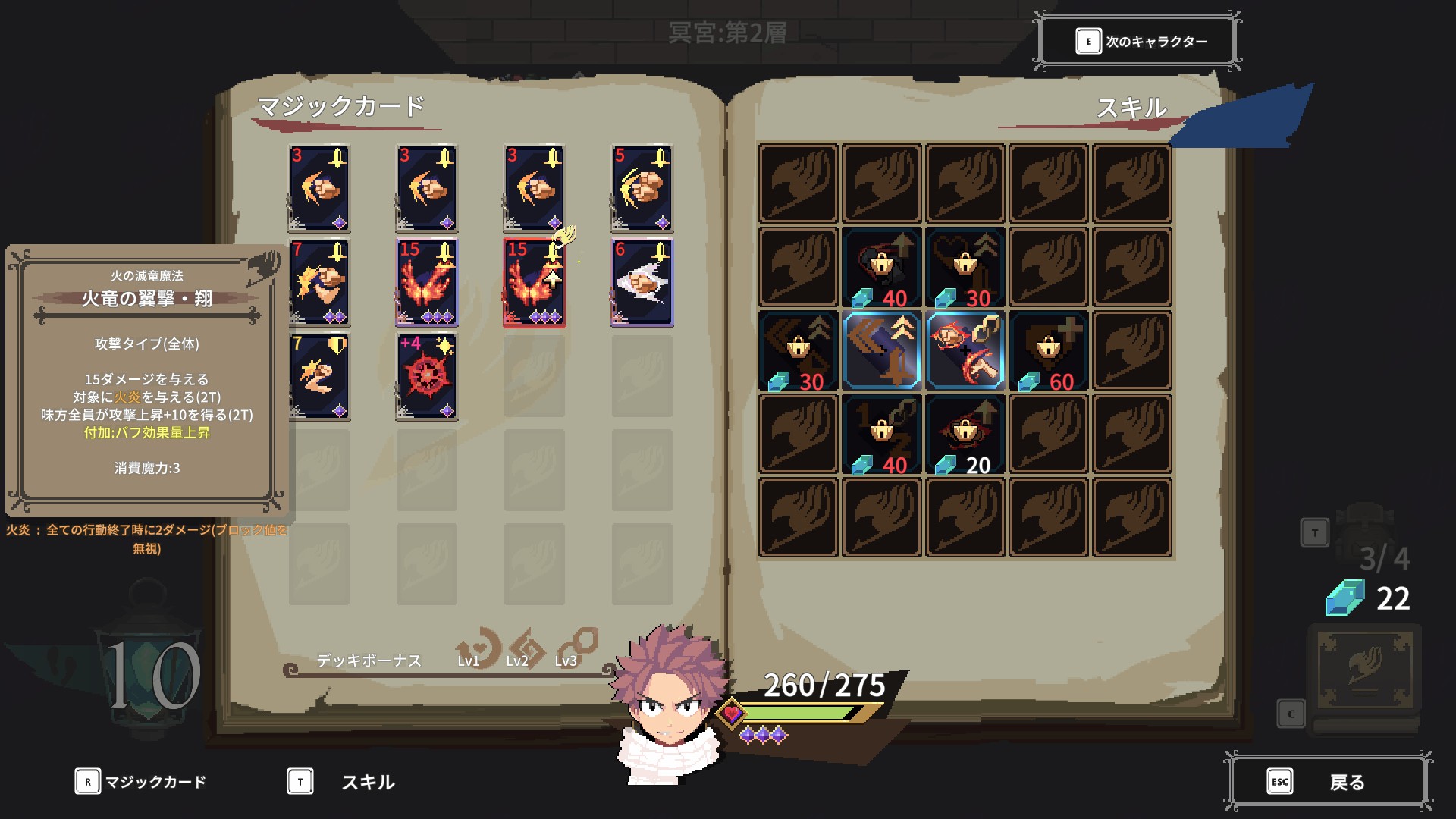Screen dimensions: 1456x819
Task: Open the locked 60-crystal shield skill
Action: pyautogui.click(x=1048, y=350)
